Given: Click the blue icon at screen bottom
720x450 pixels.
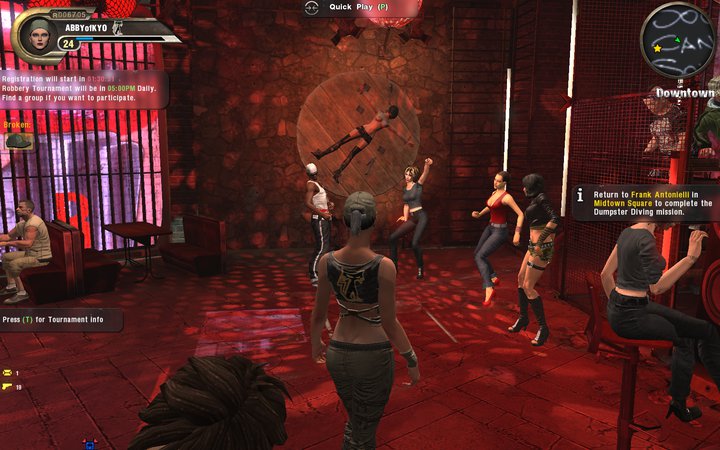Looking at the screenshot, I should 88,443.
